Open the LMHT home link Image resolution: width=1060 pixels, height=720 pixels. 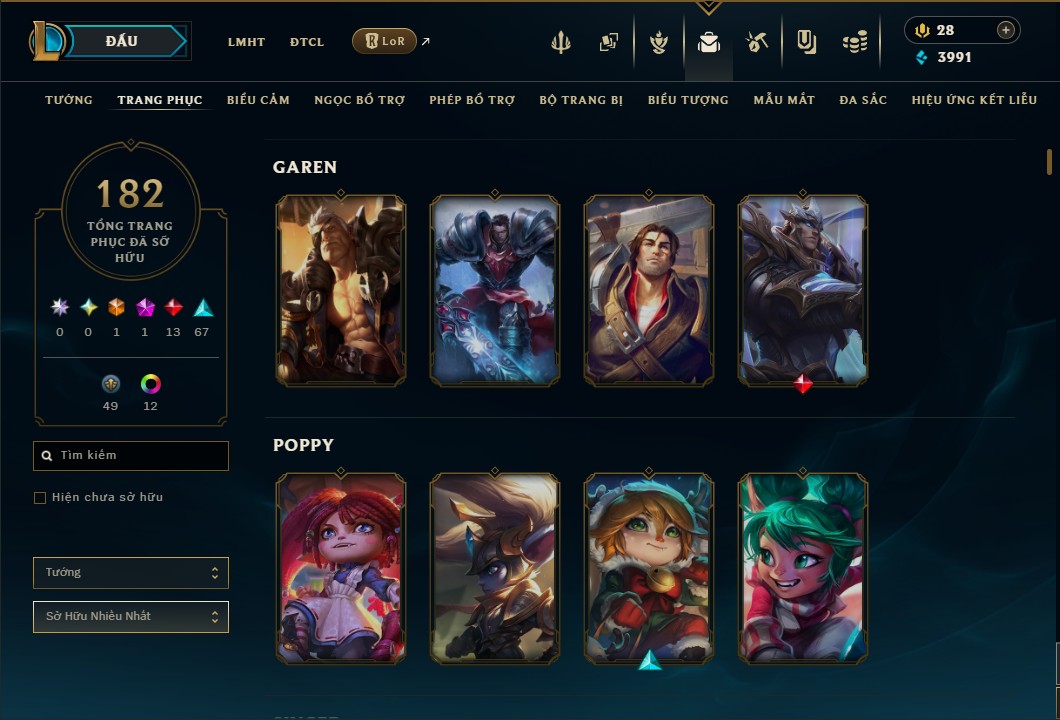tap(246, 42)
